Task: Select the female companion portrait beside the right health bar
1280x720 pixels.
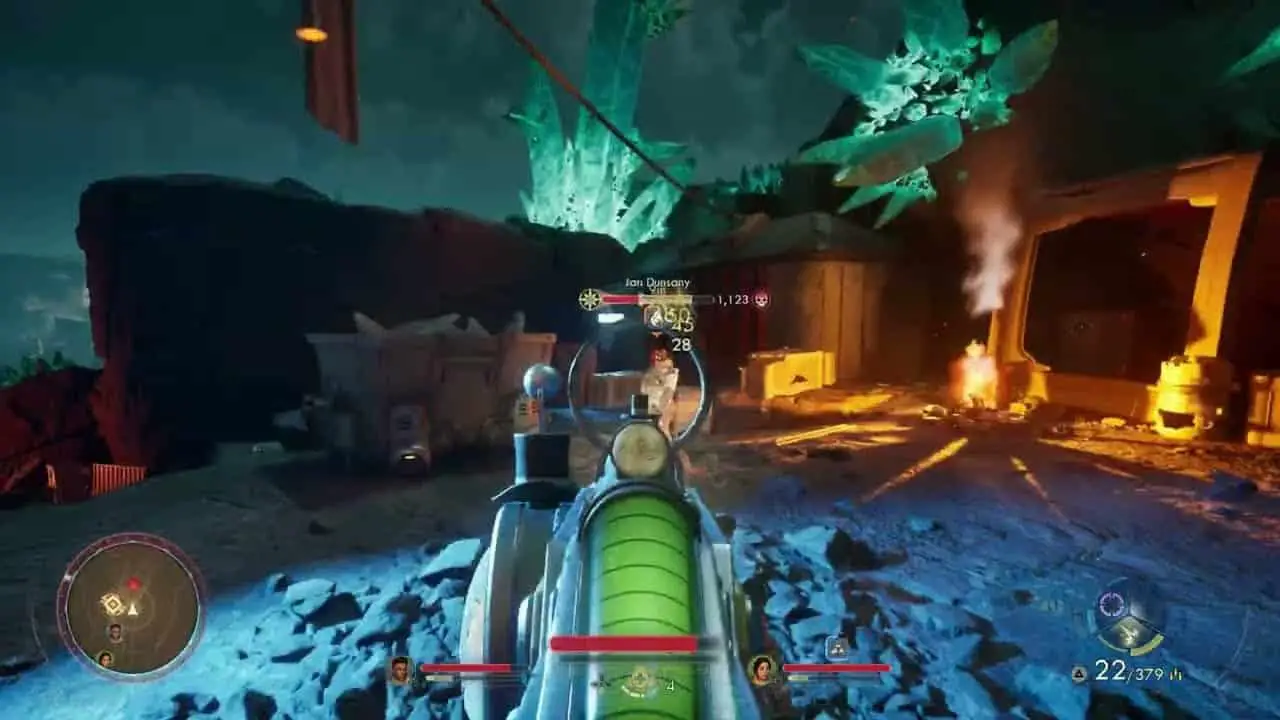Action: pos(763,669)
